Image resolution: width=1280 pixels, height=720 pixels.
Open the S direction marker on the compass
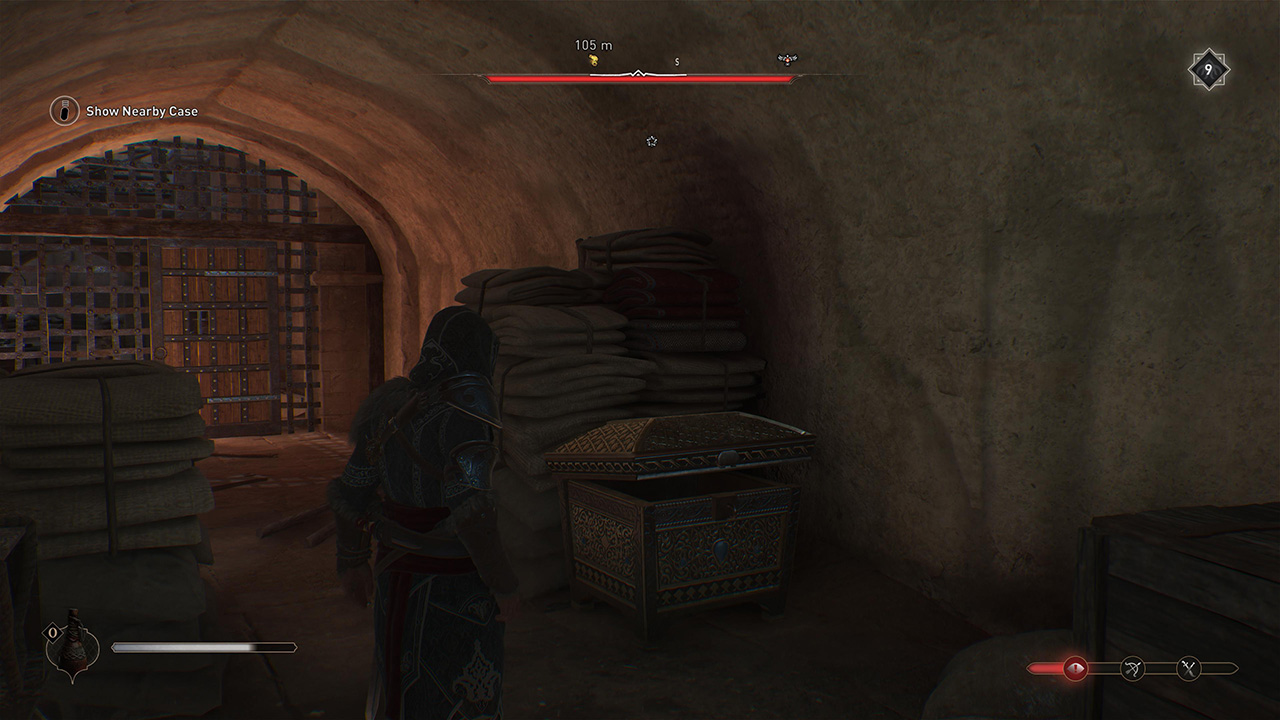coord(677,62)
